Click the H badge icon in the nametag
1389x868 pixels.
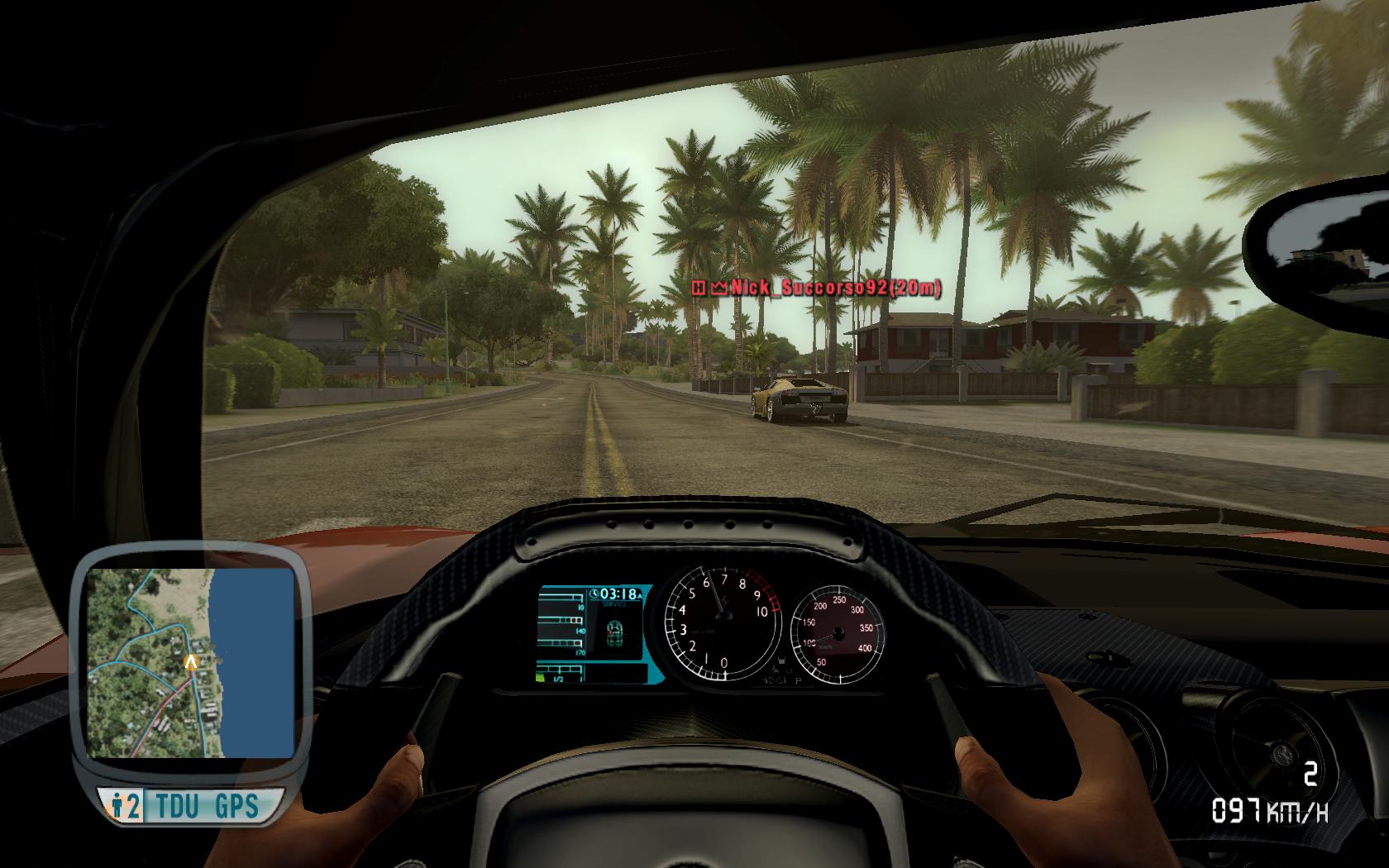coord(698,290)
